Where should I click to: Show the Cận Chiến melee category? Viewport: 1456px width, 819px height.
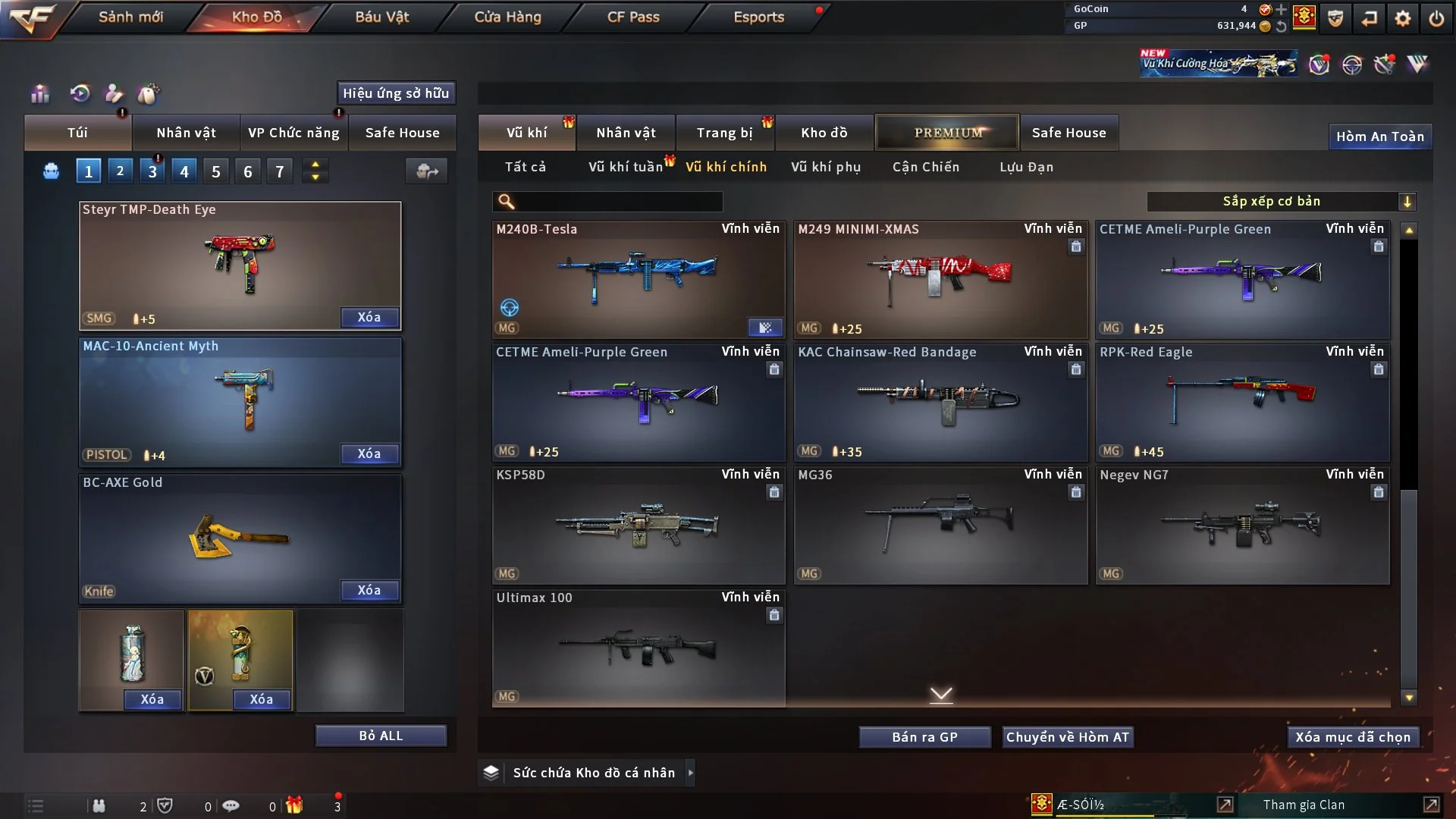point(926,167)
